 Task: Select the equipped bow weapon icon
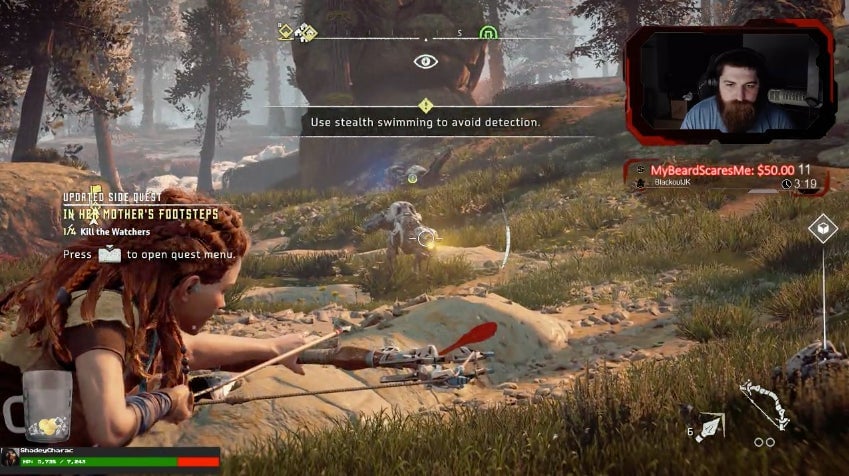tap(763, 403)
